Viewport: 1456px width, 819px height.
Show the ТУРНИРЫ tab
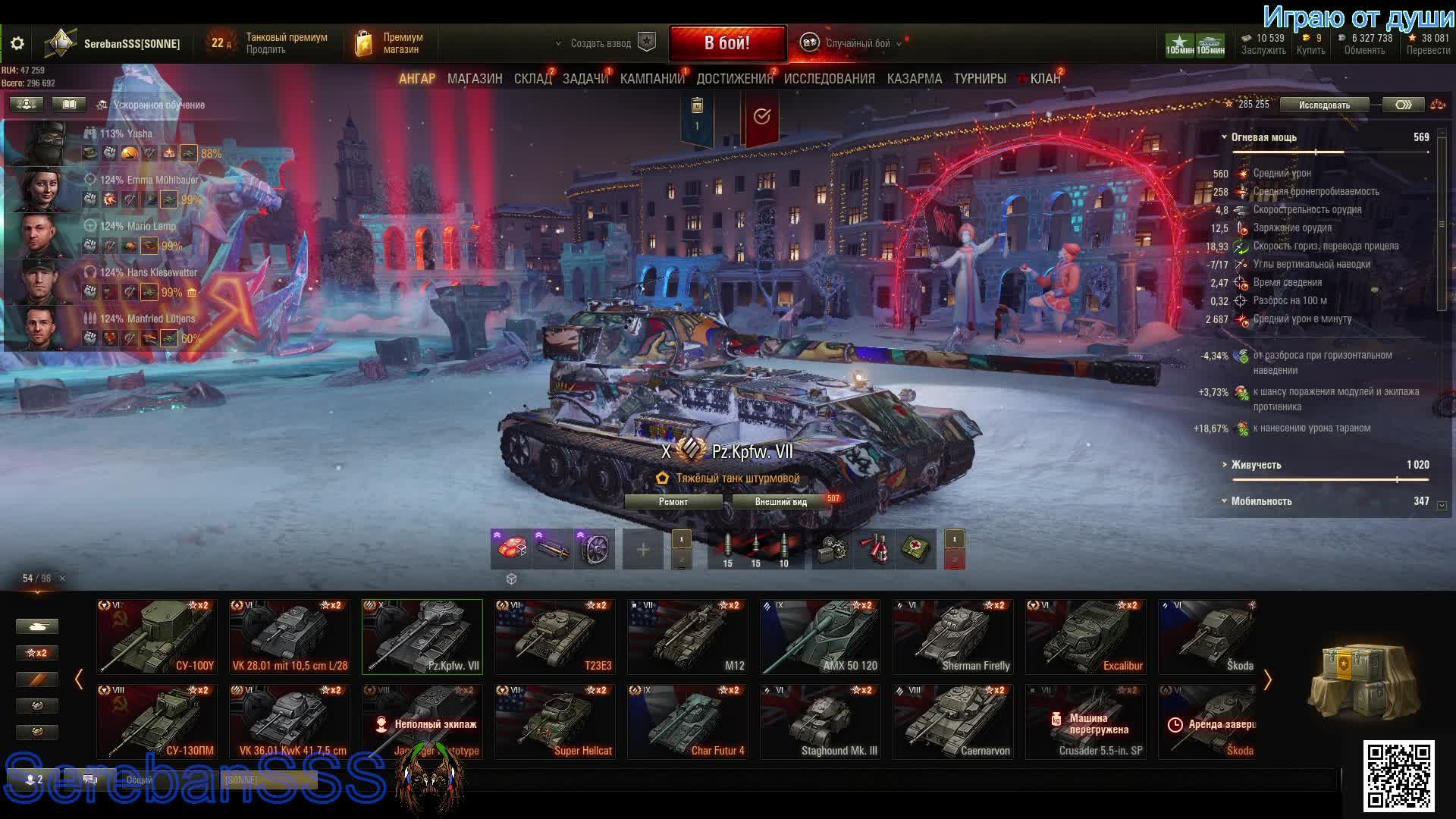tap(980, 79)
